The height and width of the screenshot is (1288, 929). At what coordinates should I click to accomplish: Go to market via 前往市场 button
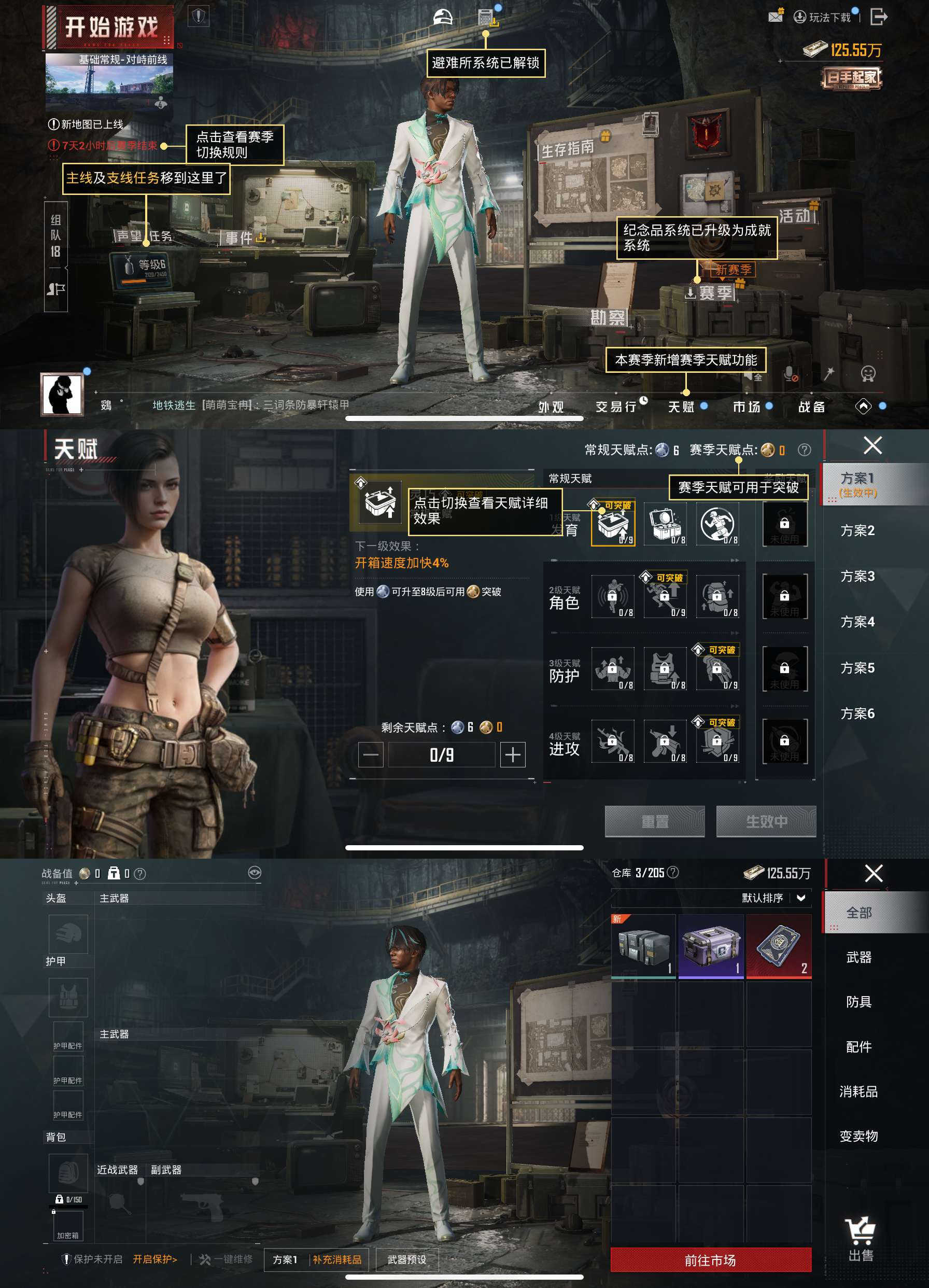point(710,1260)
